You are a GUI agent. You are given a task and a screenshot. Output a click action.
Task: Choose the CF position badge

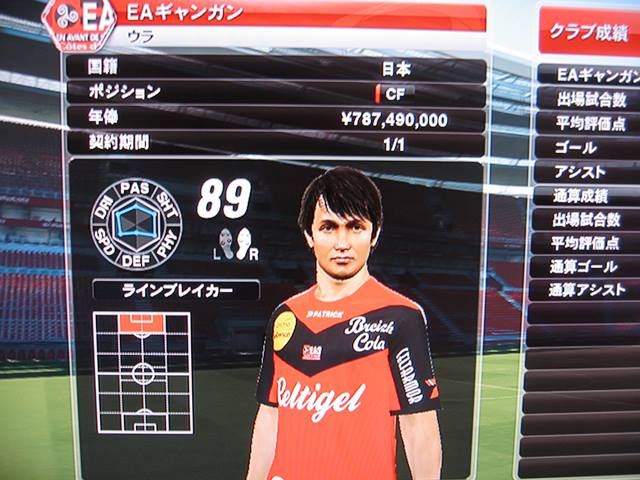coord(396,93)
